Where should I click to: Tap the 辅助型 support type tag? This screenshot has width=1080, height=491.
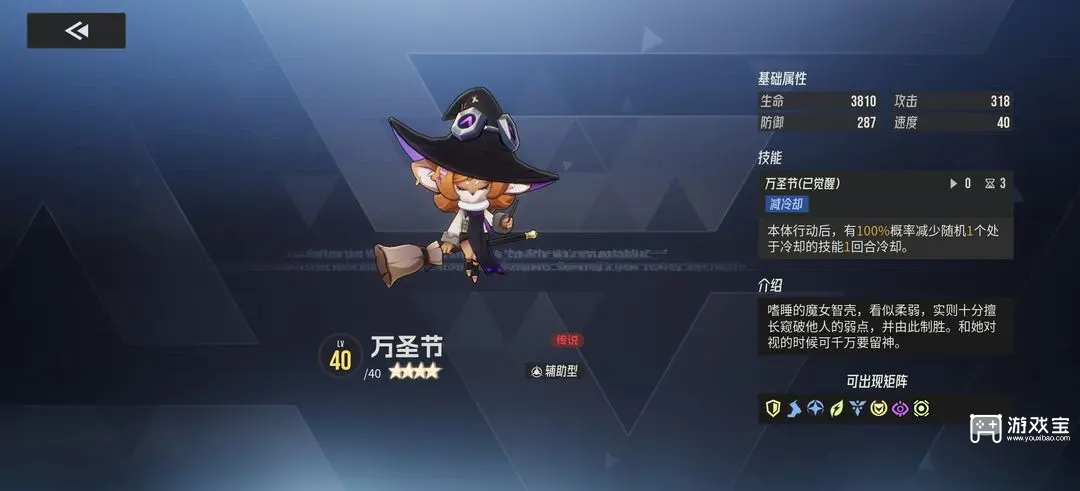click(554, 371)
